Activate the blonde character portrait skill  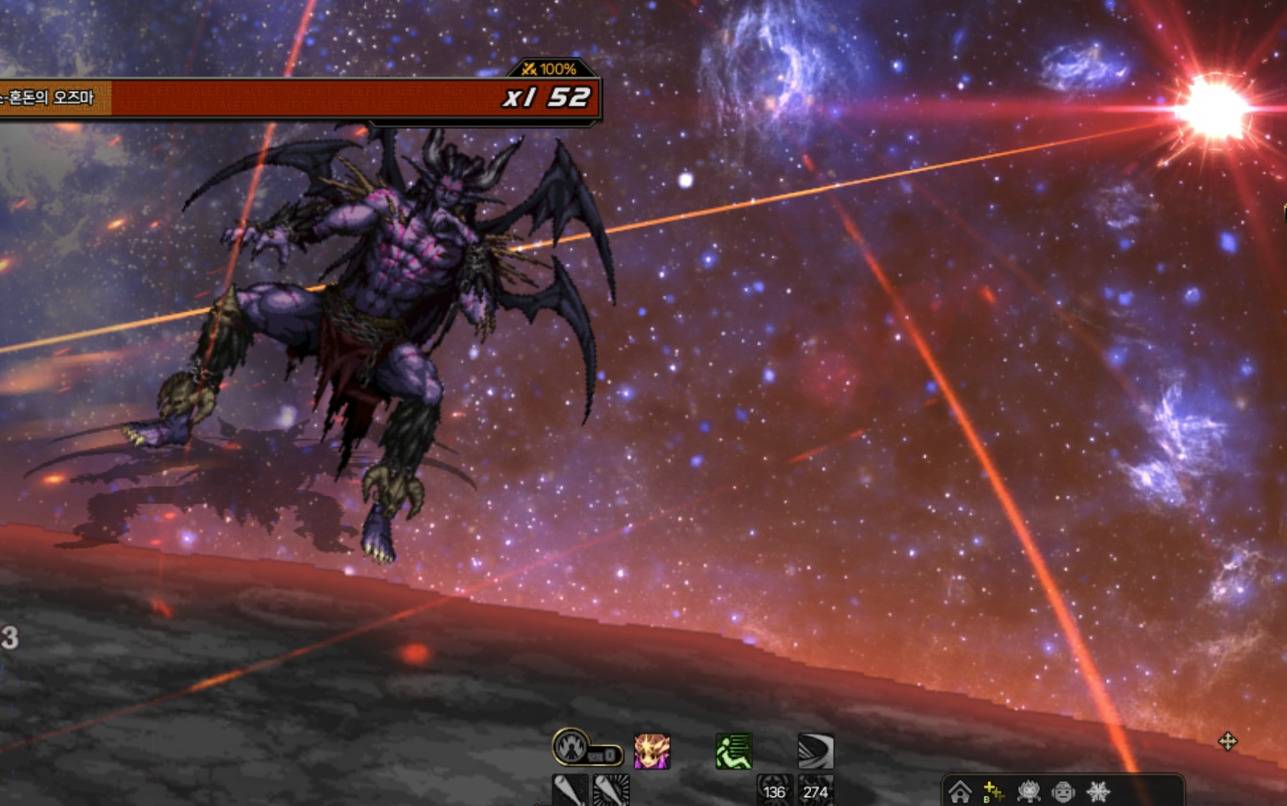tap(652, 751)
